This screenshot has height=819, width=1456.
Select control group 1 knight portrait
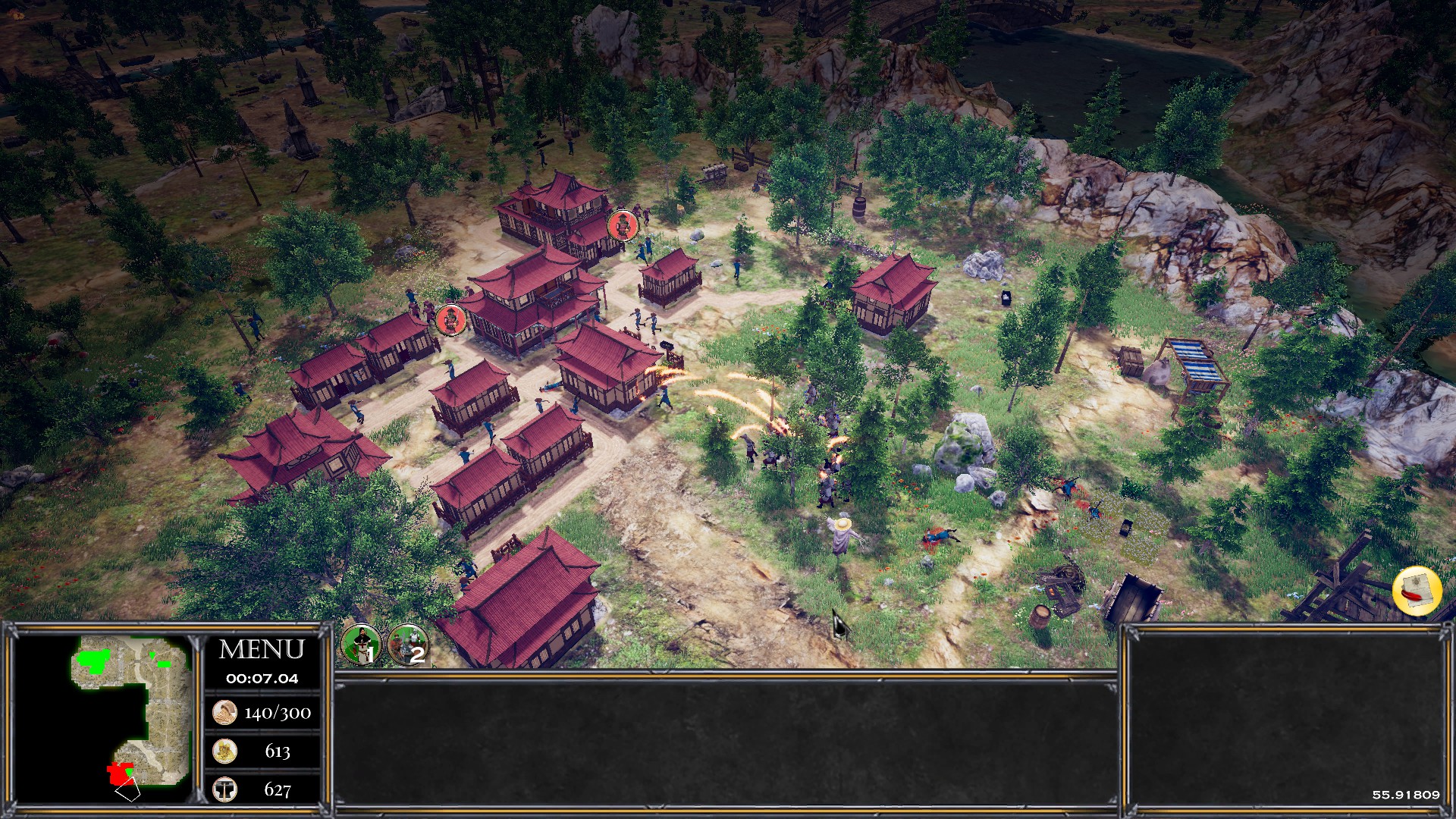(x=360, y=643)
